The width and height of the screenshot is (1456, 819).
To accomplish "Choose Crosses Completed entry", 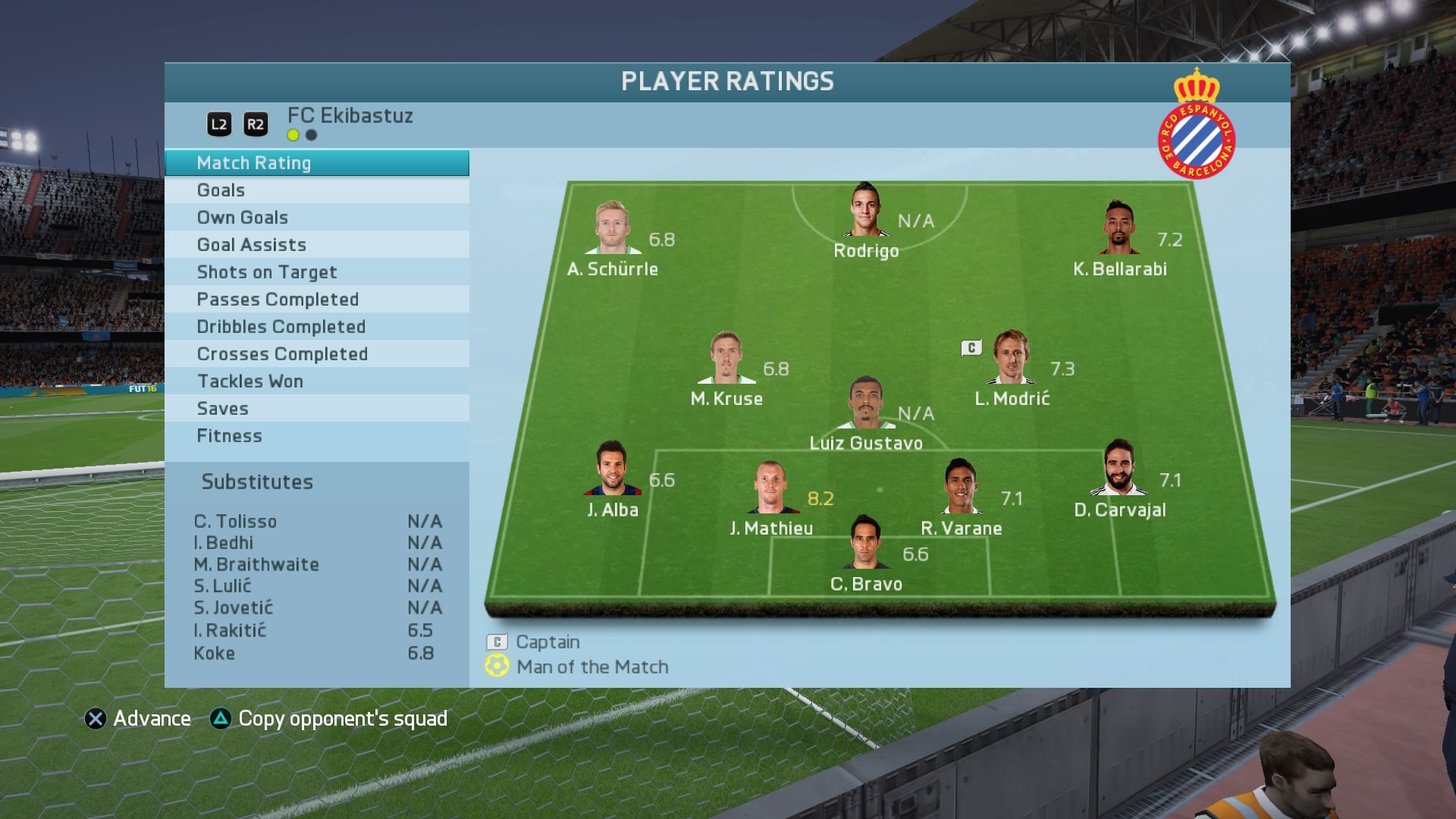I will point(316,354).
